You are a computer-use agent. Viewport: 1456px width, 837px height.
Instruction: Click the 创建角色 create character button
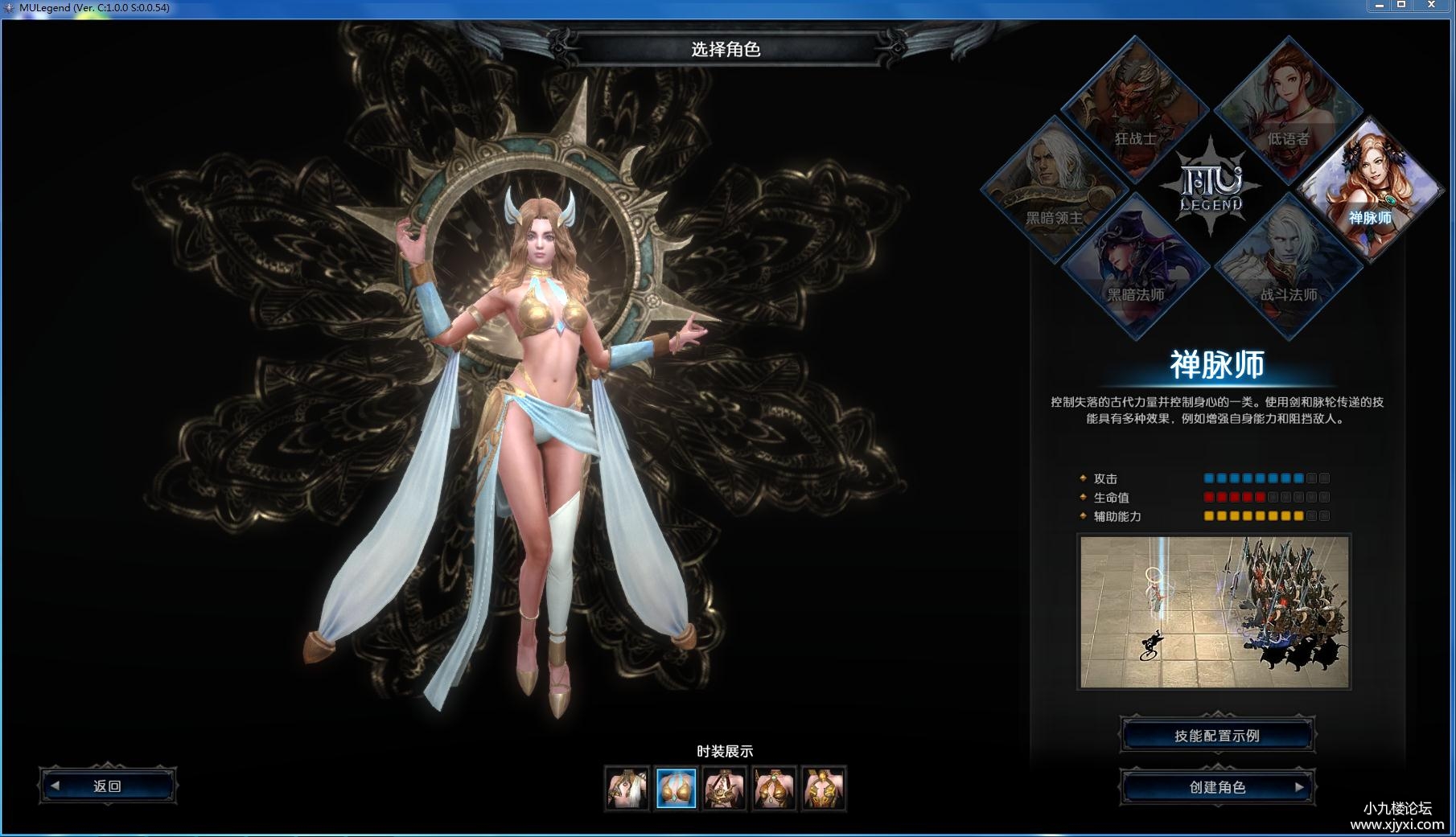1217,787
